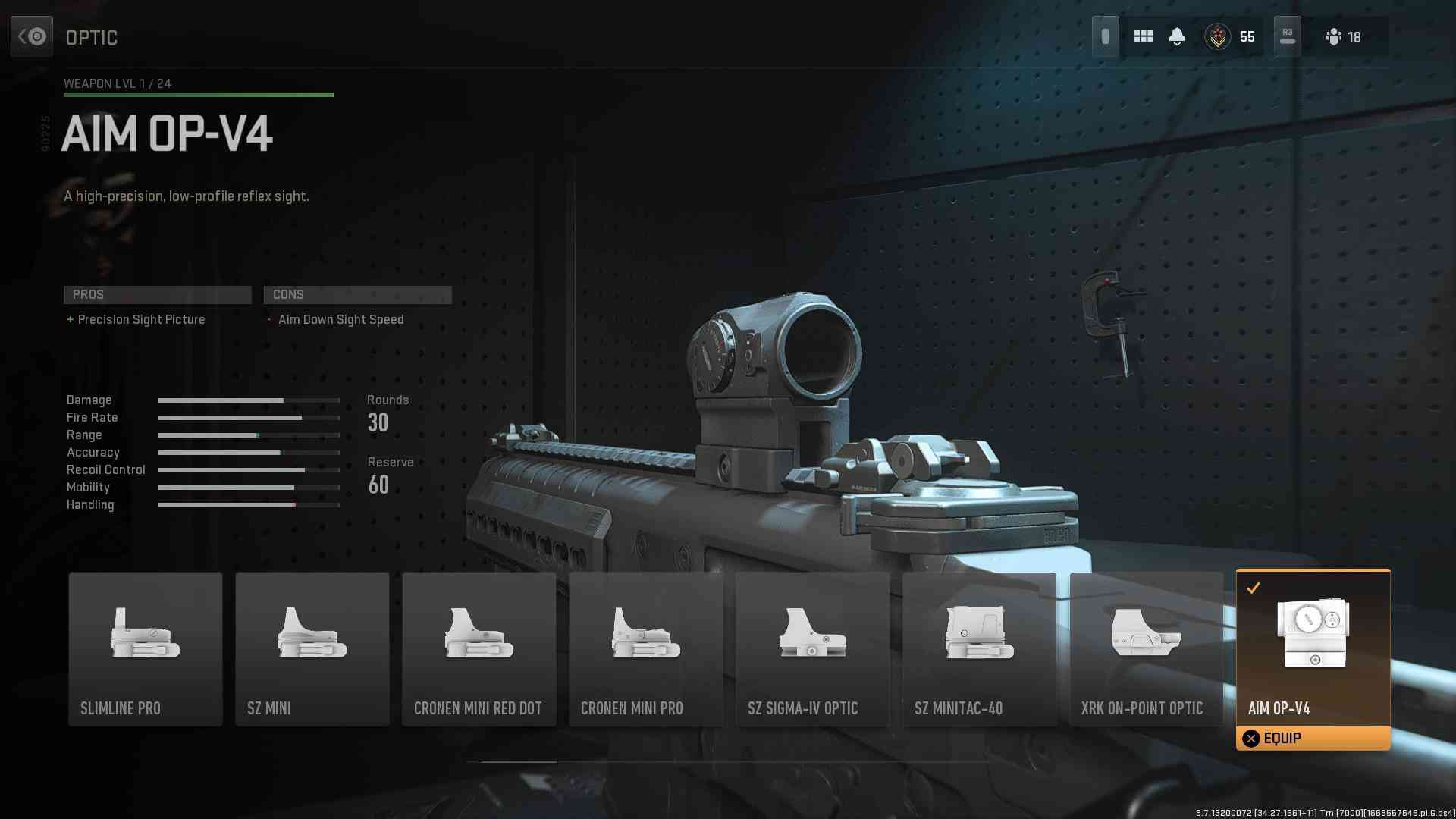Select the Slimline Pro optic
Viewport: 1456px width, 819px height.
pos(146,649)
